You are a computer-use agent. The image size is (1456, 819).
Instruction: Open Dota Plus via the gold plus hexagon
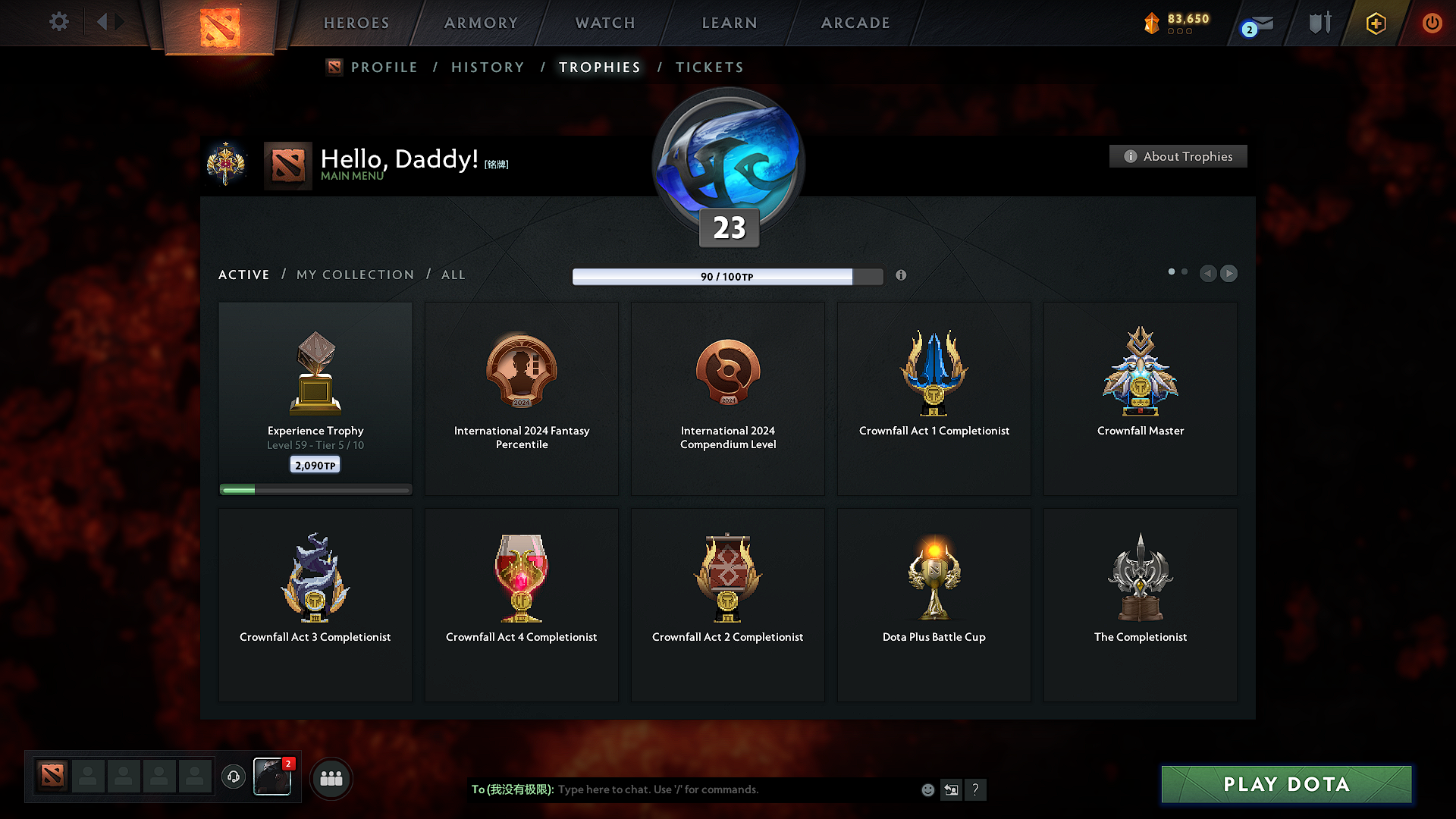coord(1375,24)
